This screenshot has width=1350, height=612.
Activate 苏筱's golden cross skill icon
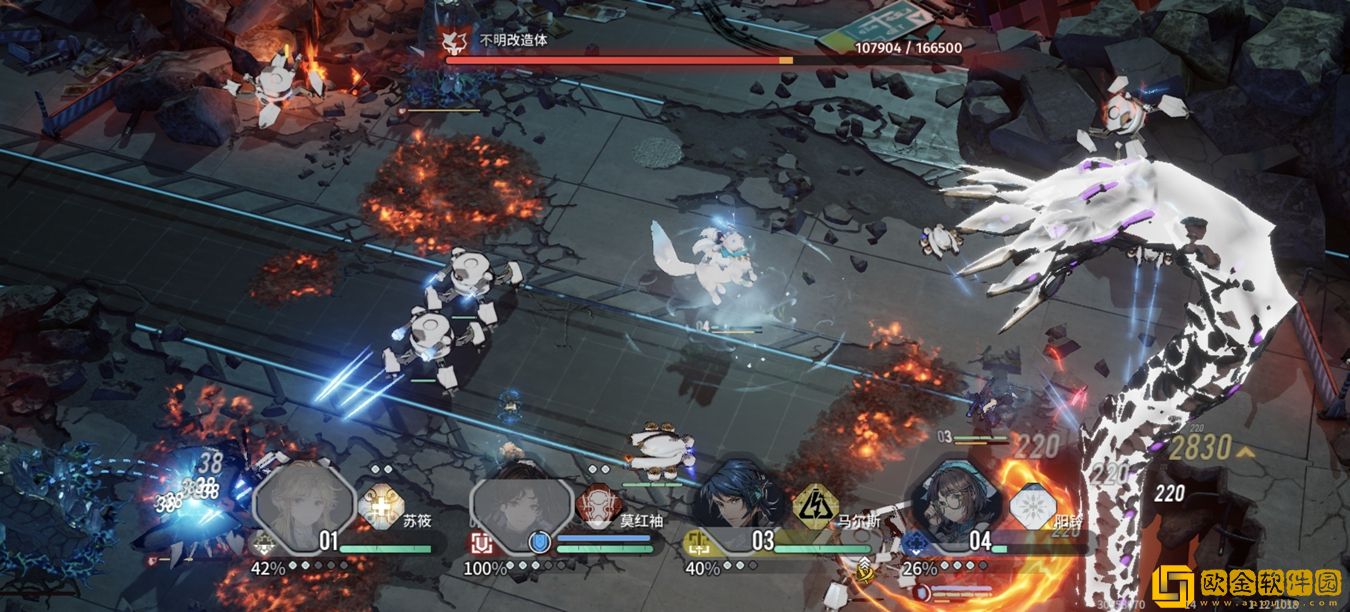coord(380,507)
